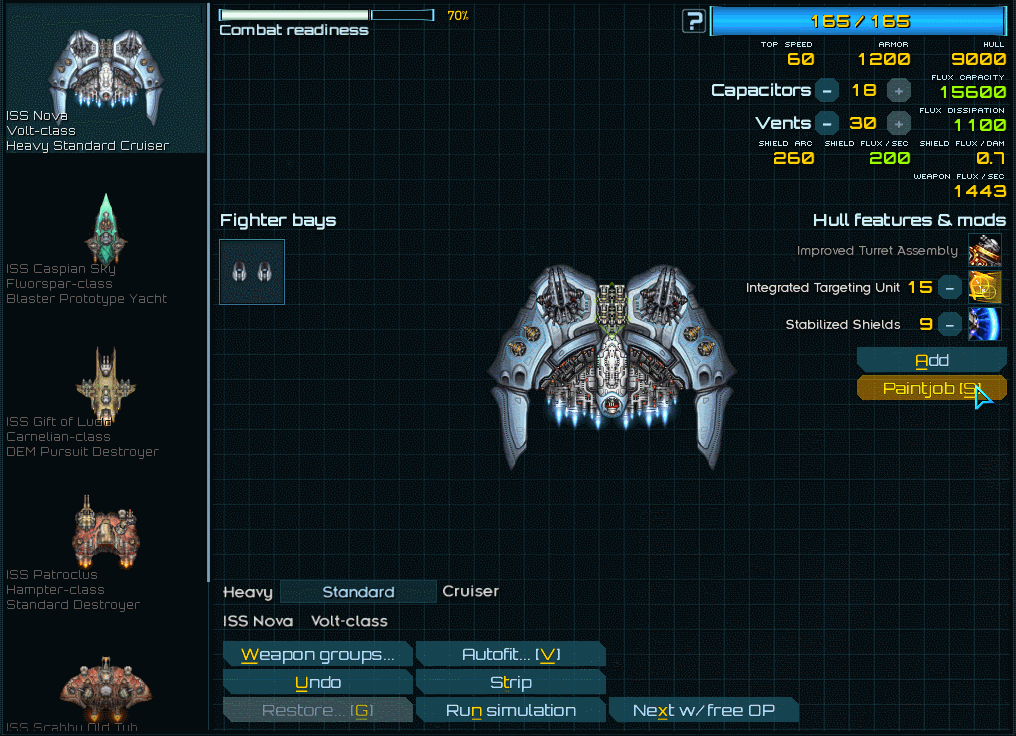Select the ISS Nova cruiser entry
Image resolution: width=1016 pixels, height=736 pixels.
[105, 80]
